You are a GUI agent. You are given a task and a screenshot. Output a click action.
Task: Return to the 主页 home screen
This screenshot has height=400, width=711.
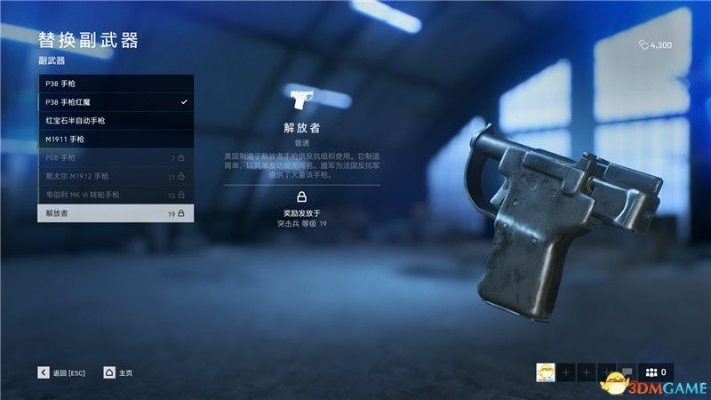[x=119, y=372]
